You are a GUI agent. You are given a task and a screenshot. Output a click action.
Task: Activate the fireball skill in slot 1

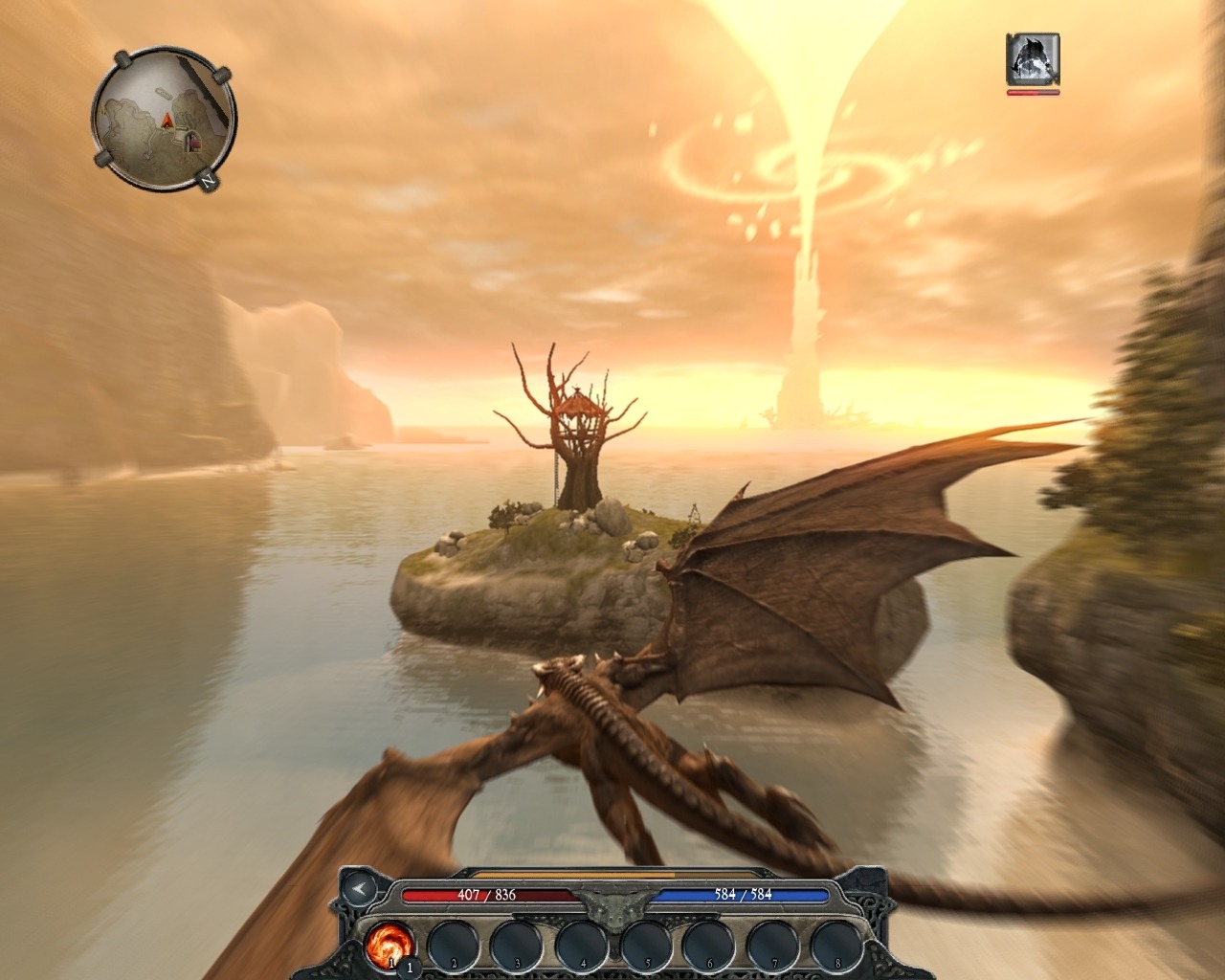tap(390, 946)
